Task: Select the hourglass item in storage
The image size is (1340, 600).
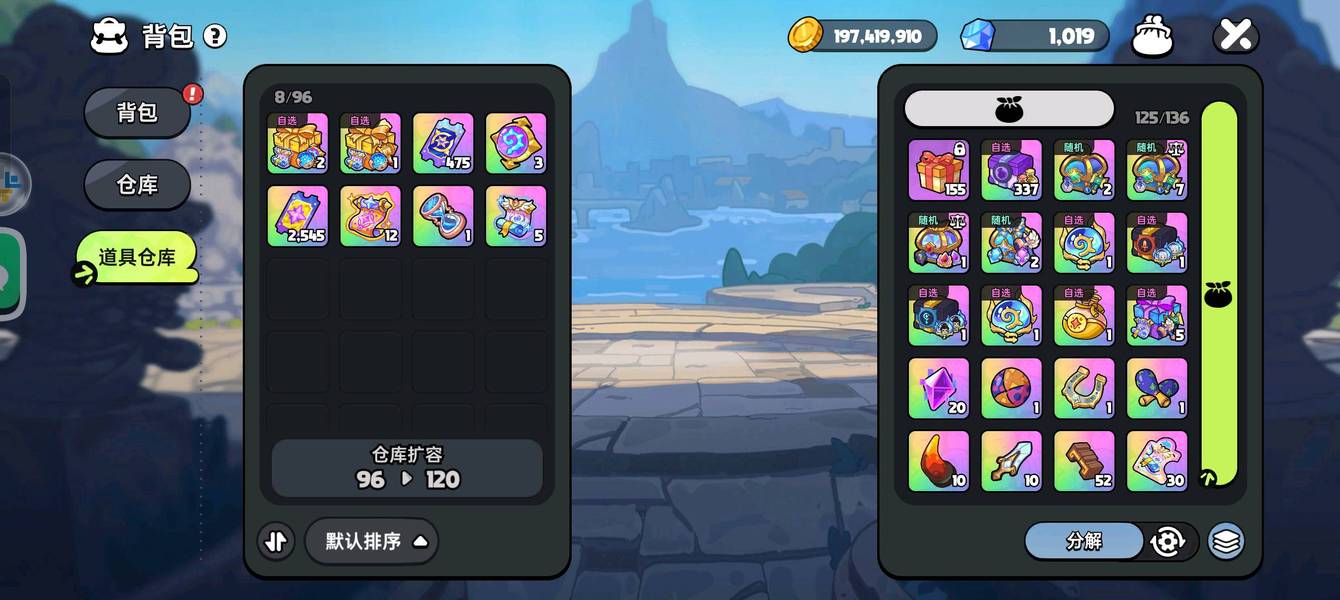Action: click(x=443, y=216)
